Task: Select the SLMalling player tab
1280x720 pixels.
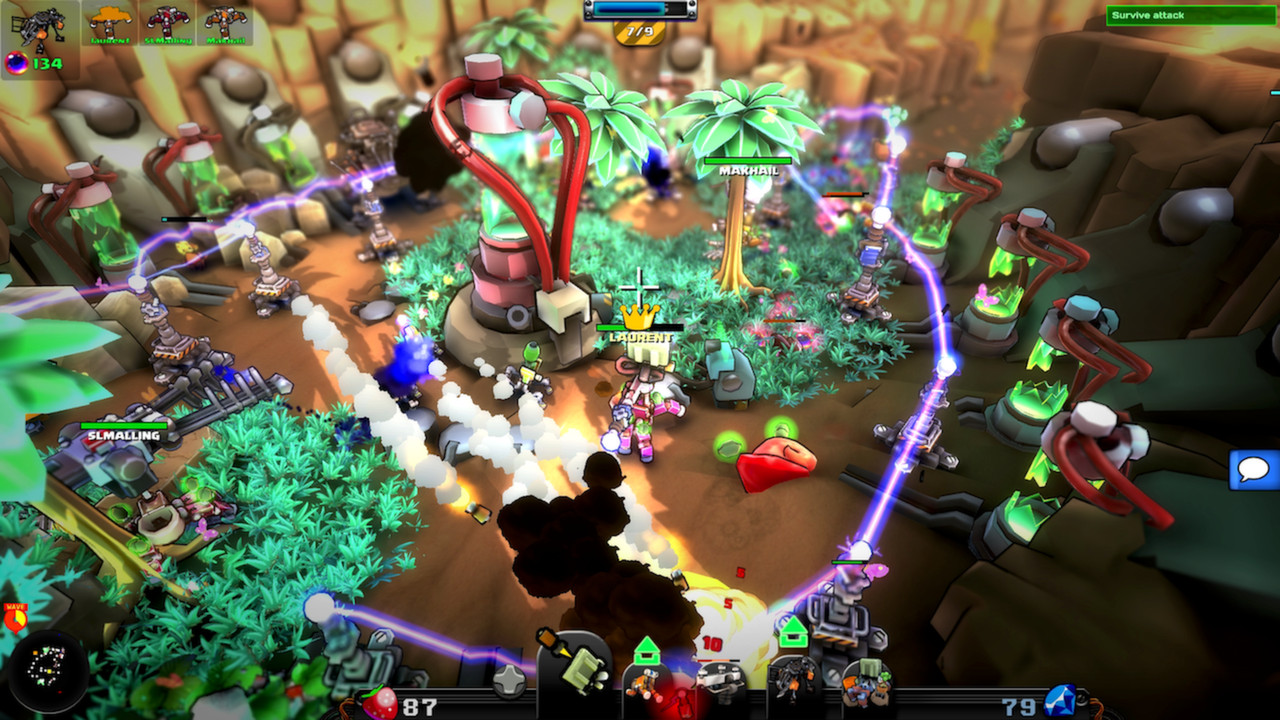Action: (168, 22)
